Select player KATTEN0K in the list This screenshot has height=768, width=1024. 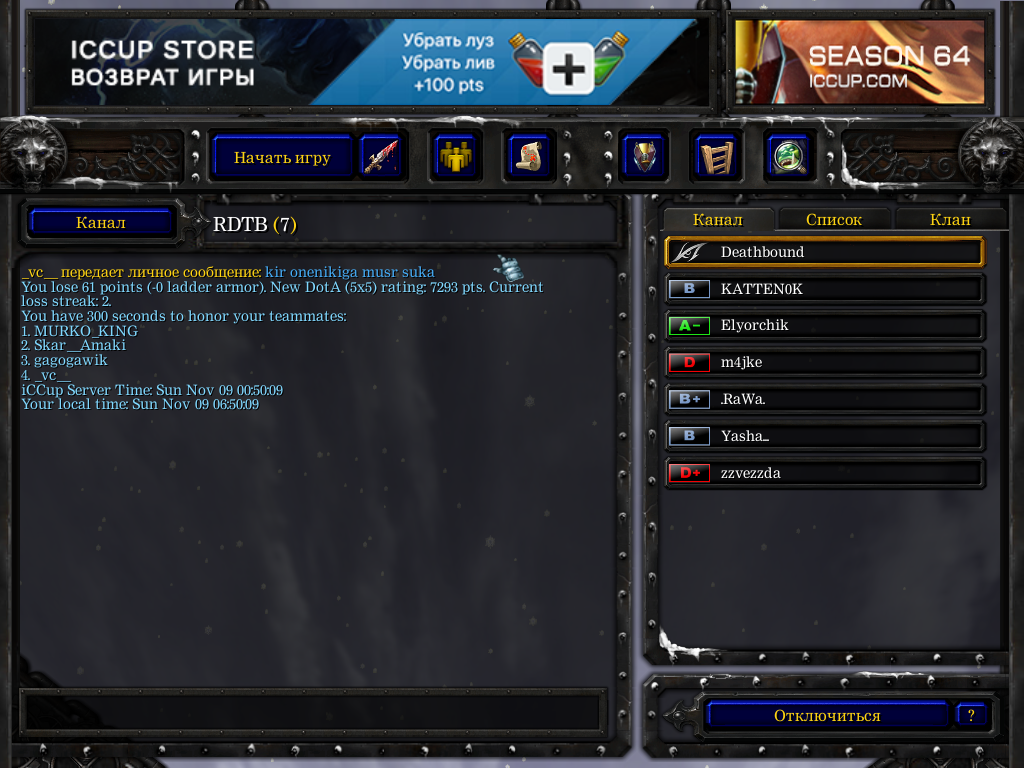point(824,289)
